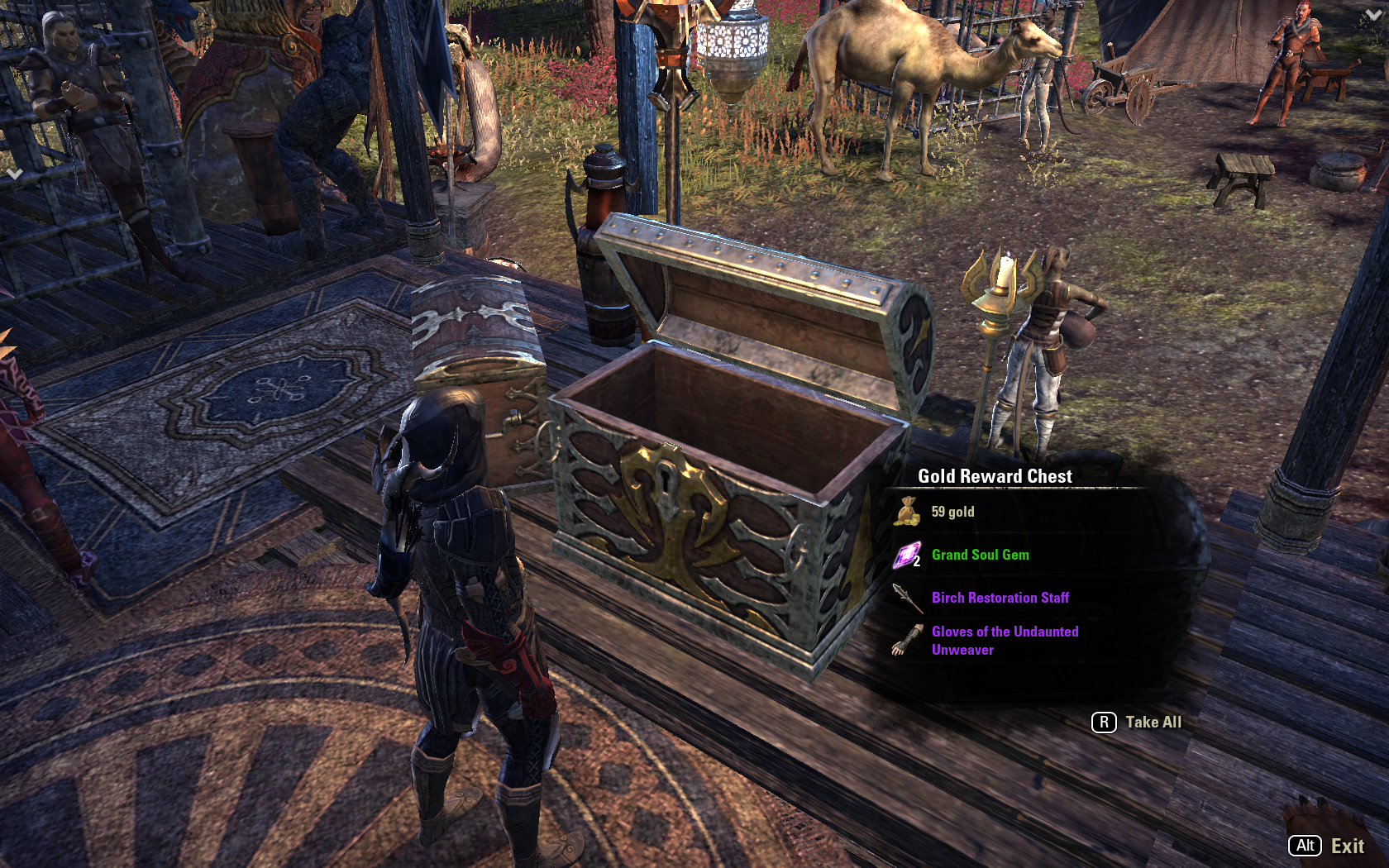The height and width of the screenshot is (868, 1389).
Task: Pick up Gloves of the Undaunted Unweaver
Action: click(1004, 641)
